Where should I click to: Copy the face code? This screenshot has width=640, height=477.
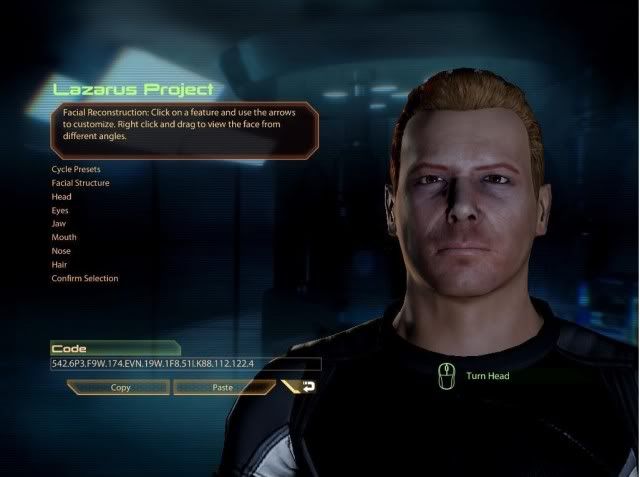[x=120, y=386]
